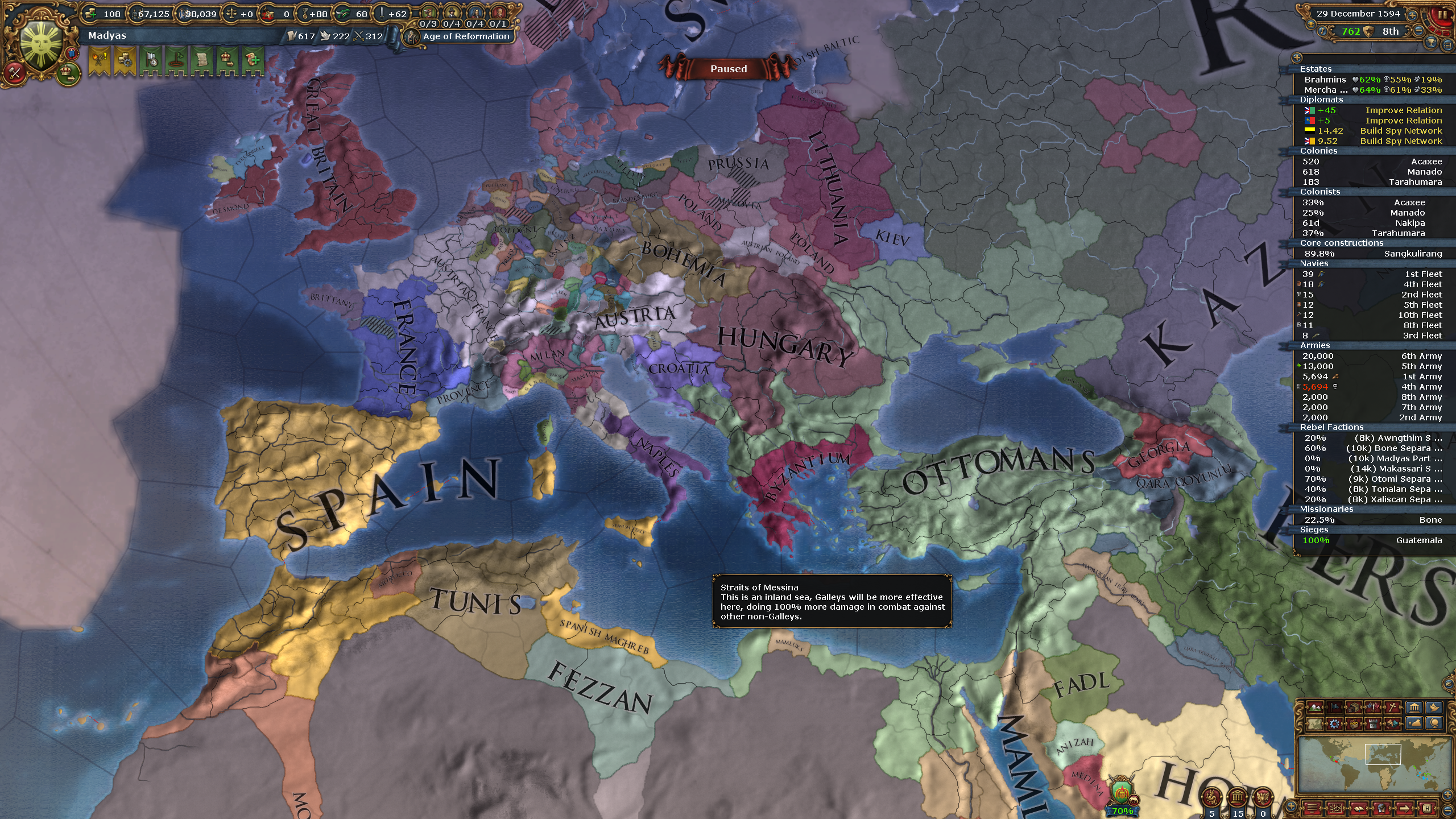Collapse the Rebel Factions section of the outliner

tap(1331, 427)
